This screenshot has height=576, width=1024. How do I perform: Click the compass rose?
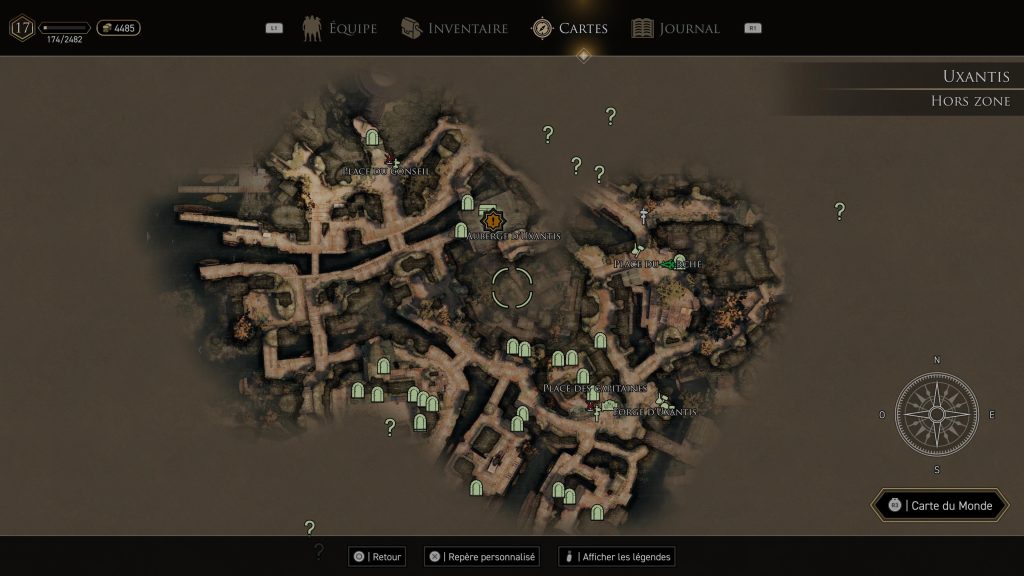coord(937,414)
